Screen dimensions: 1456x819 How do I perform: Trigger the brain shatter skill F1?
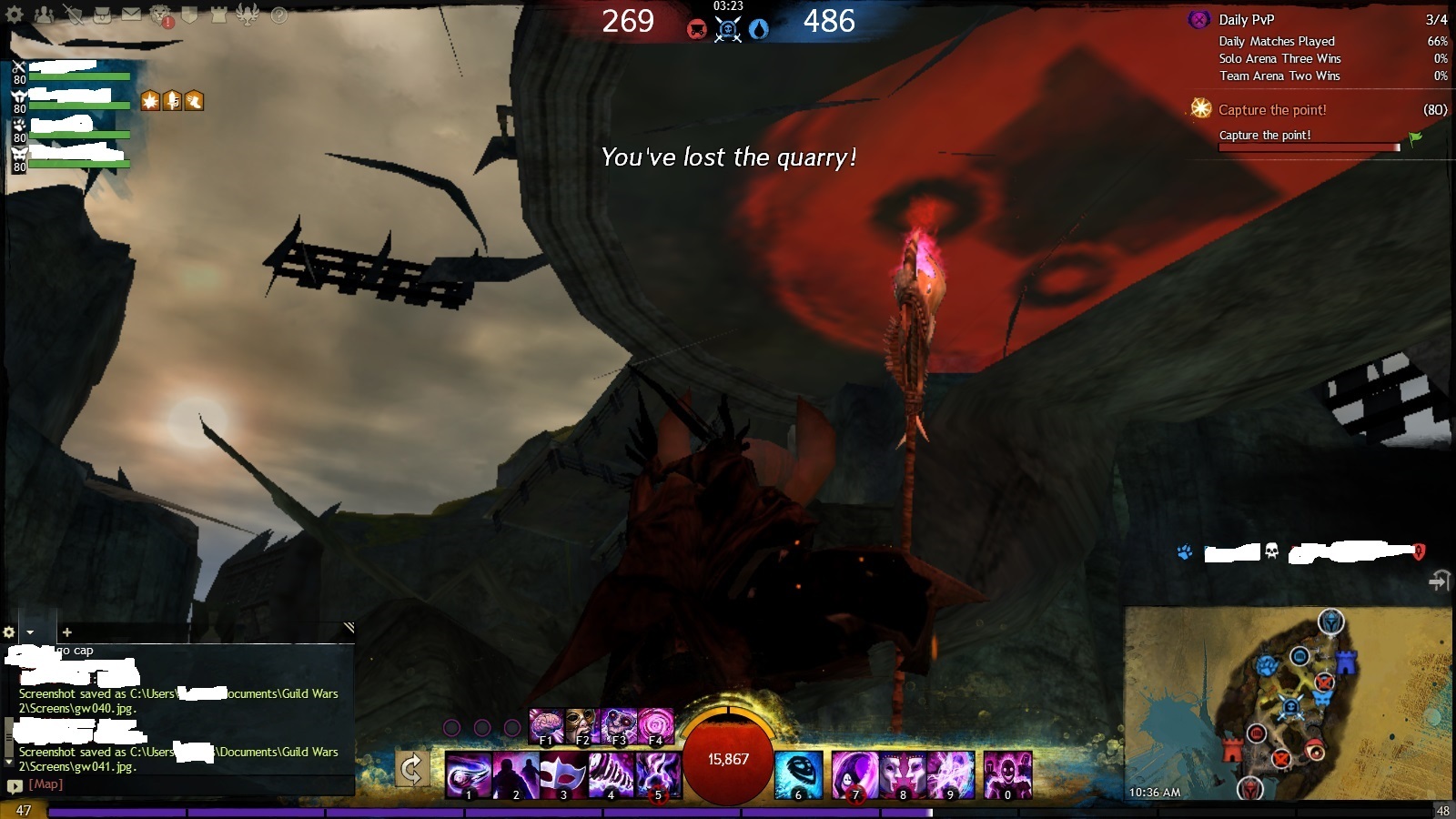[546, 725]
